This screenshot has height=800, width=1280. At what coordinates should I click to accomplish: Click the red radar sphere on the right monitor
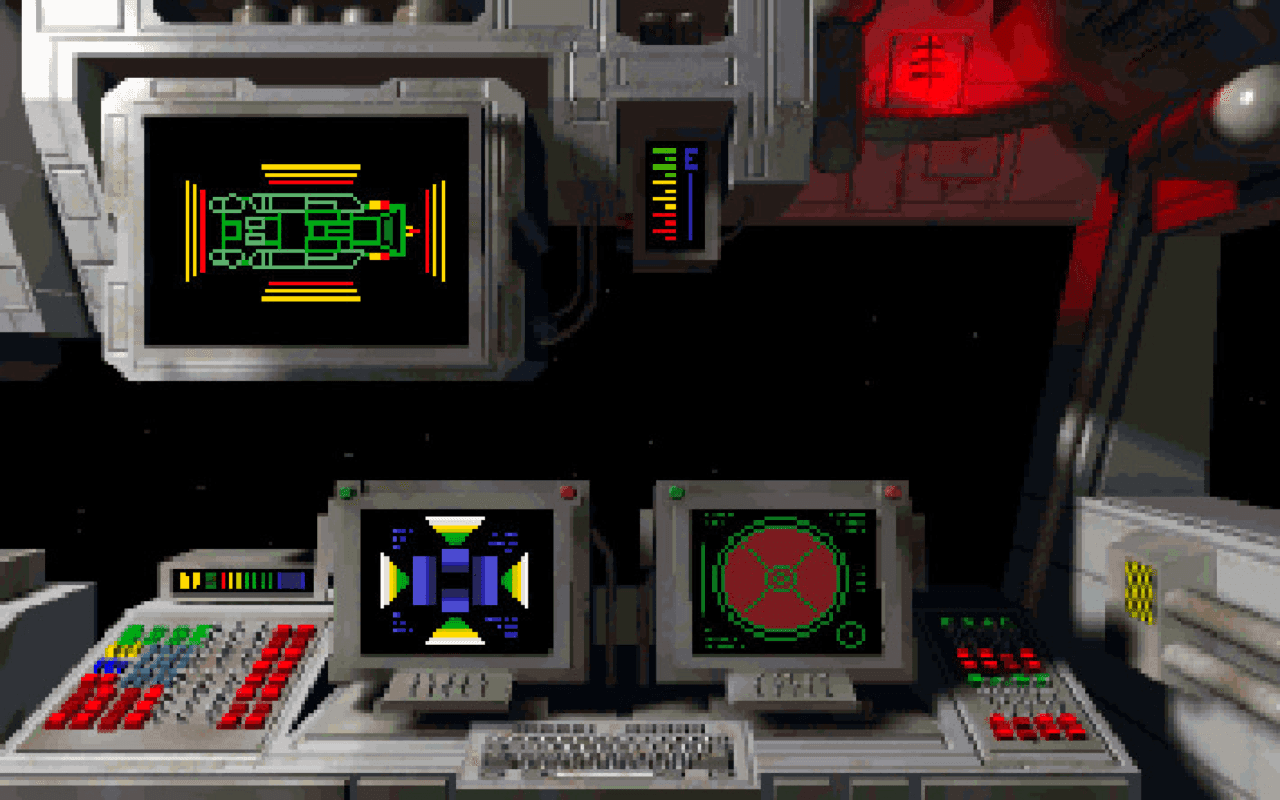point(780,580)
